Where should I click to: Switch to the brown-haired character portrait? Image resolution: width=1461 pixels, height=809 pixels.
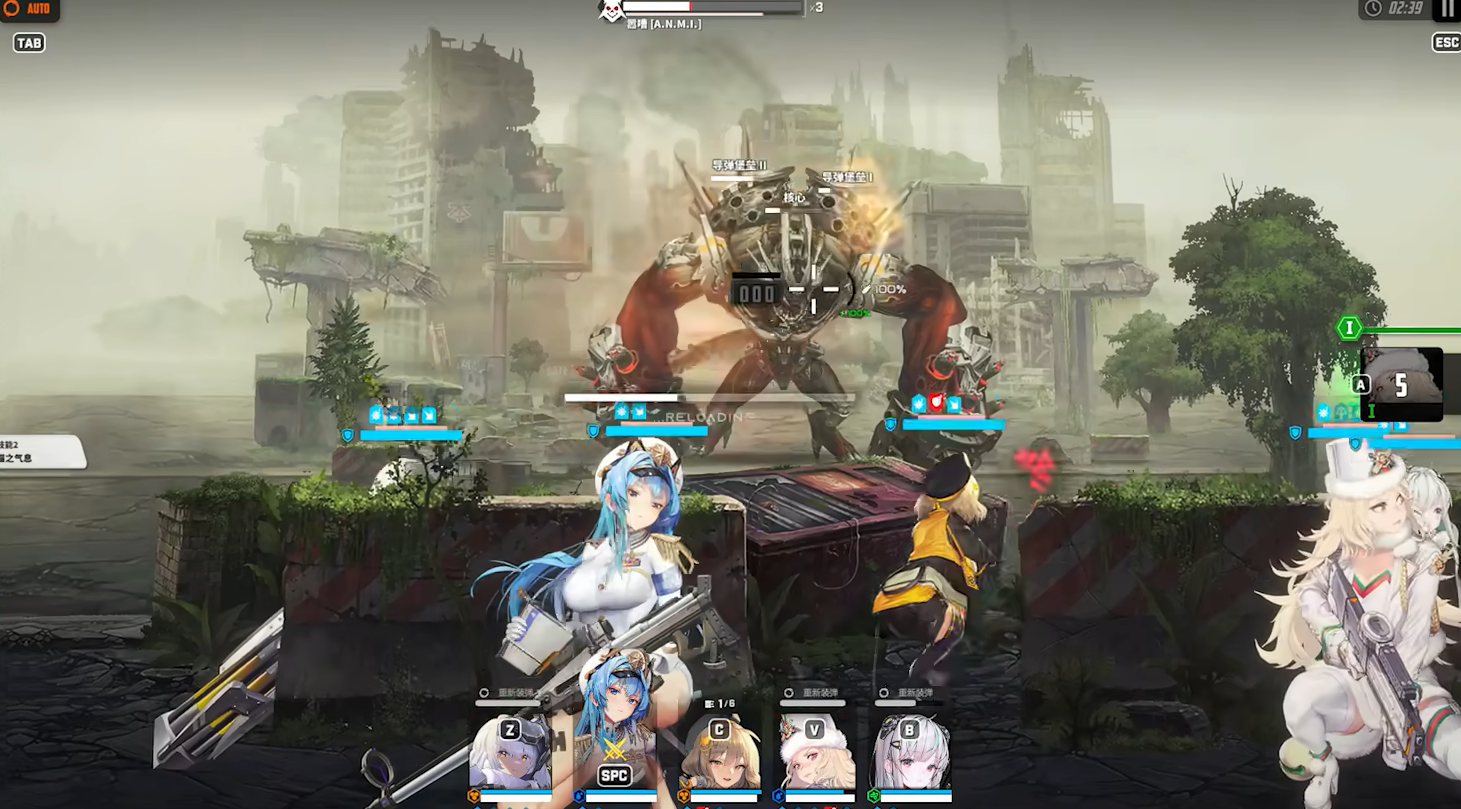point(719,755)
